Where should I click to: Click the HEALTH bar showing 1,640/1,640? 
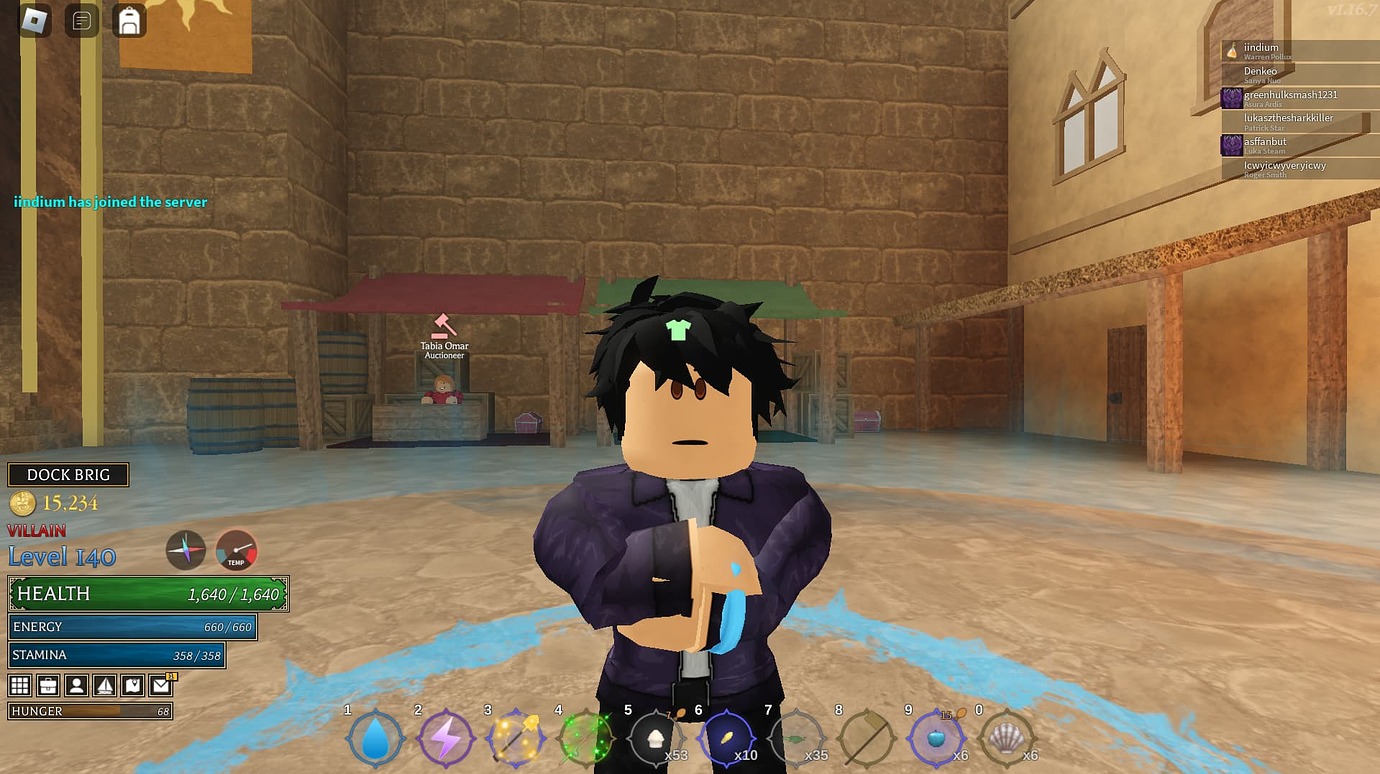pos(148,593)
